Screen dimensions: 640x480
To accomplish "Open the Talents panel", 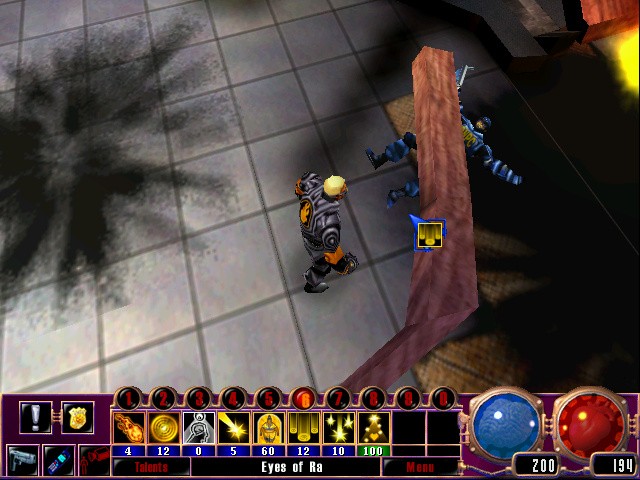I will pos(151,467).
